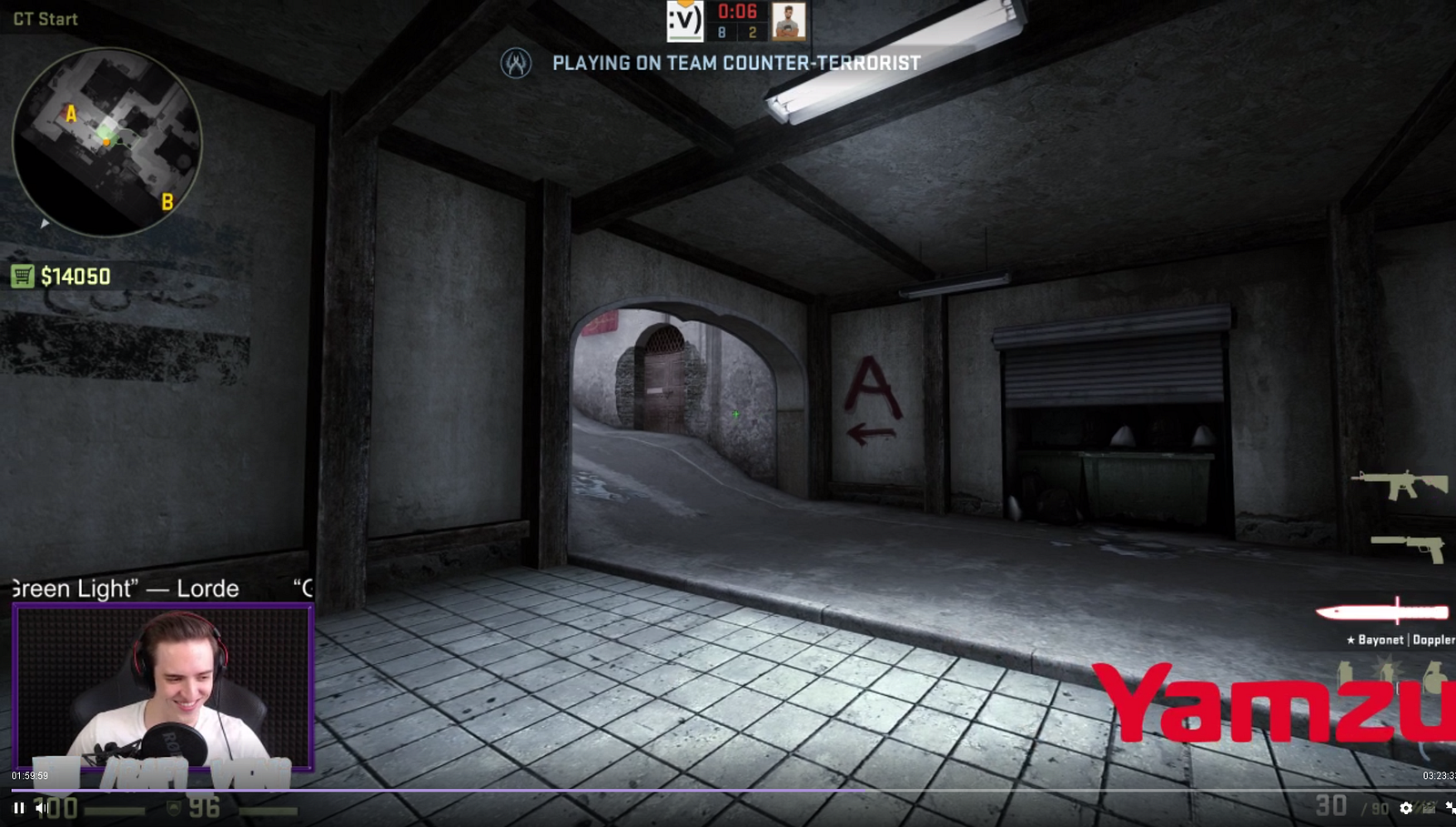The image size is (1456, 827).
Task: Click the smiley-face team logo
Action: 684,21
